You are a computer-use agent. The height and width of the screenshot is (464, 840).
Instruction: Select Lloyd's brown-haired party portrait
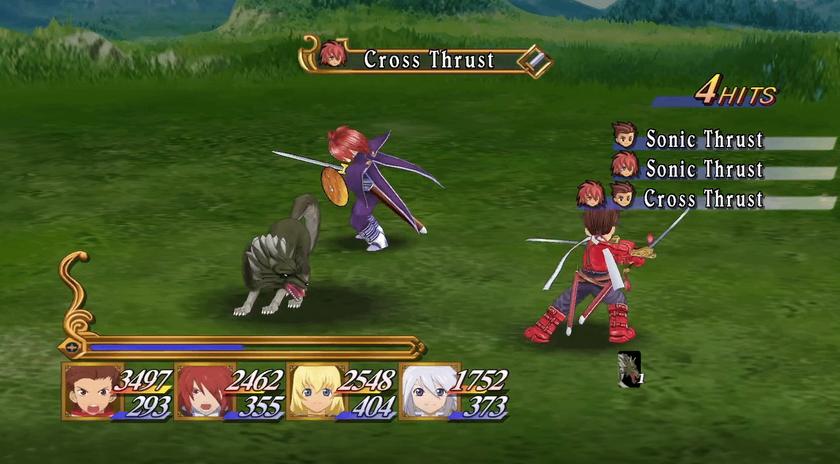pyautogui.click(x=89, y=390)
